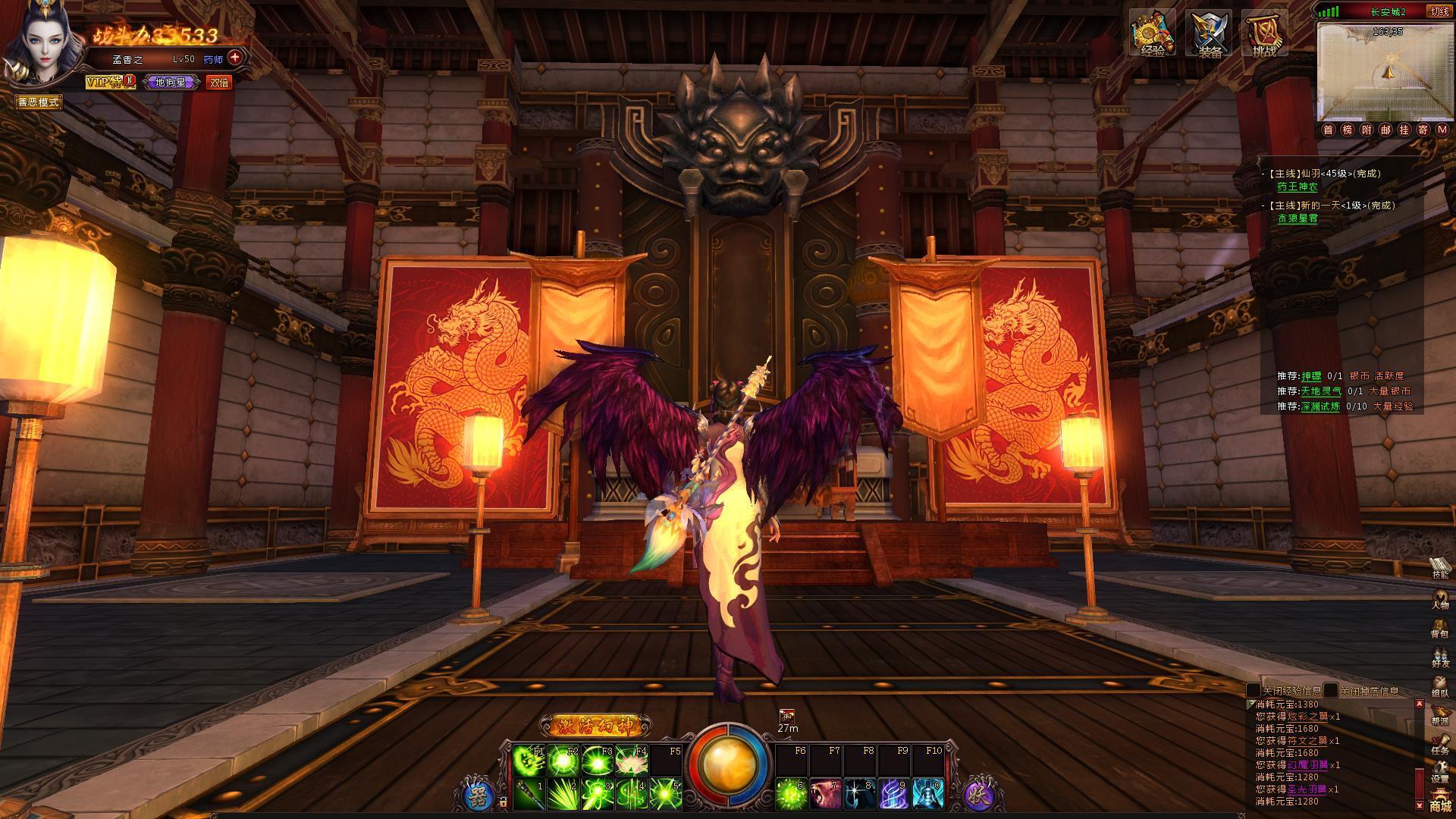
Task: Open the 设置 (settings) side menu
Action: pos(1439,770)
